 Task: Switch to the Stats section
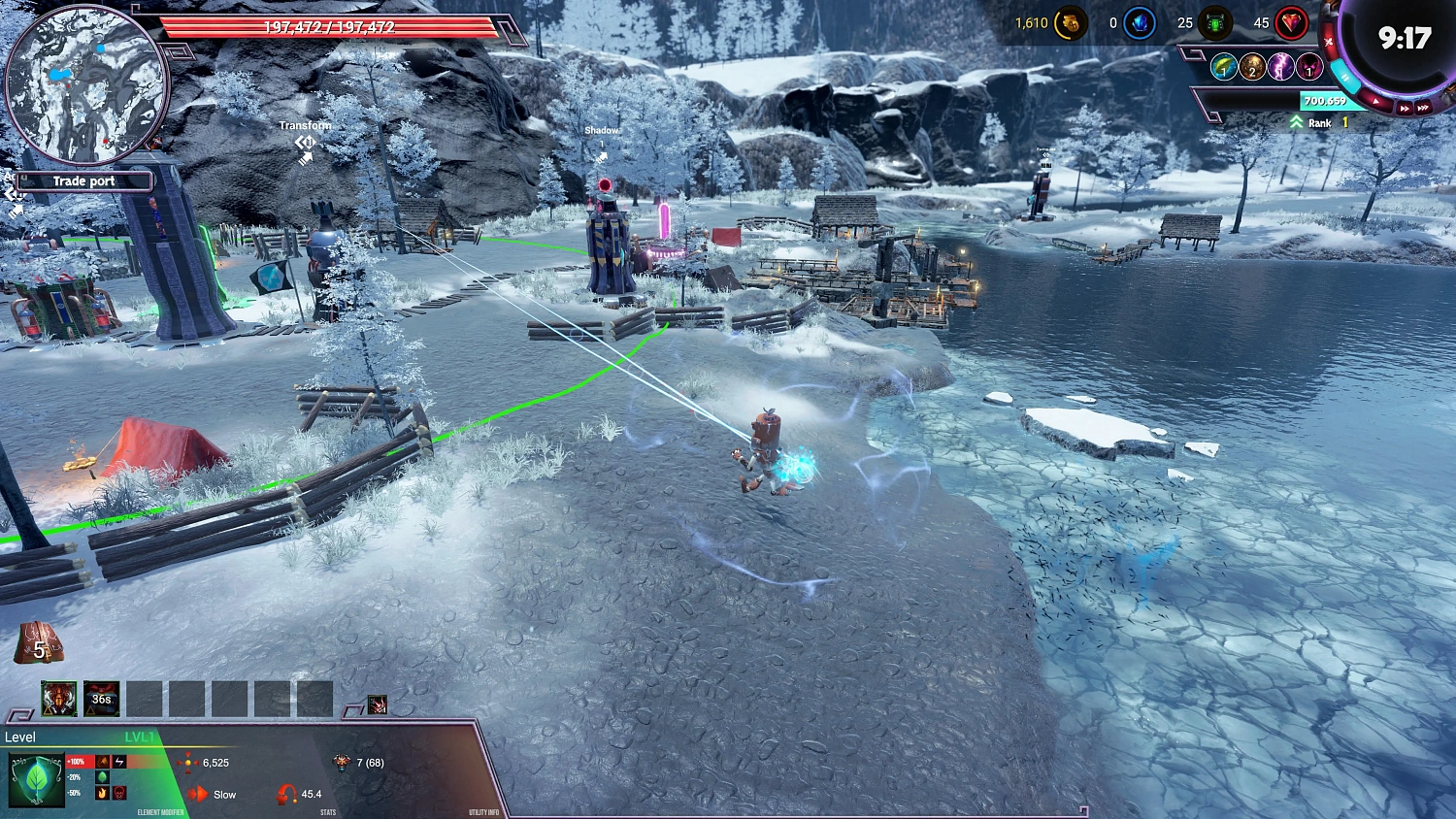click(x=328, y=813)
